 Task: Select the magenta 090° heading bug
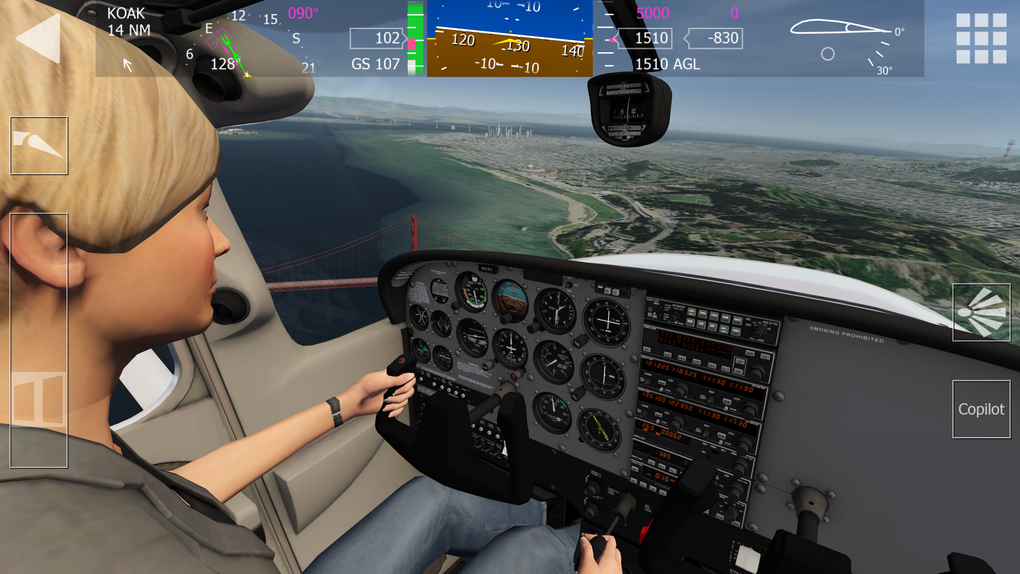point(303,14)
